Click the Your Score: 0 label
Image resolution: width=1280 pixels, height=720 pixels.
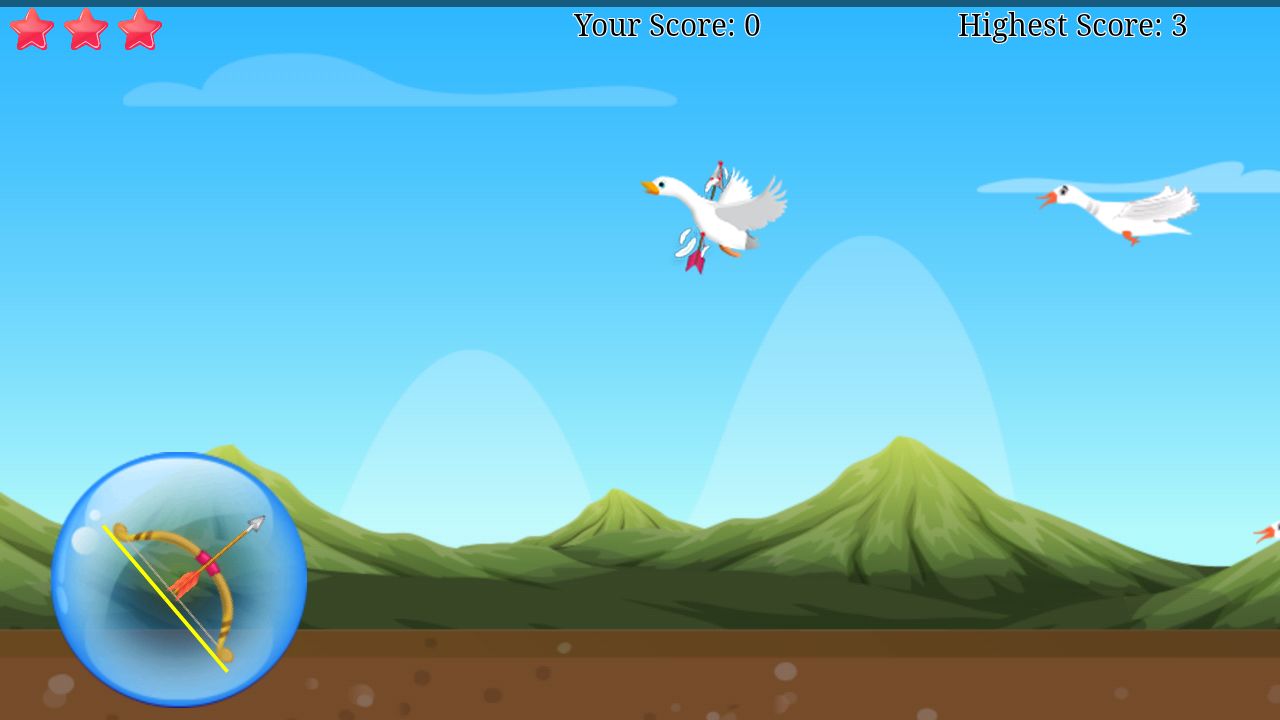(x=665, y=26)
